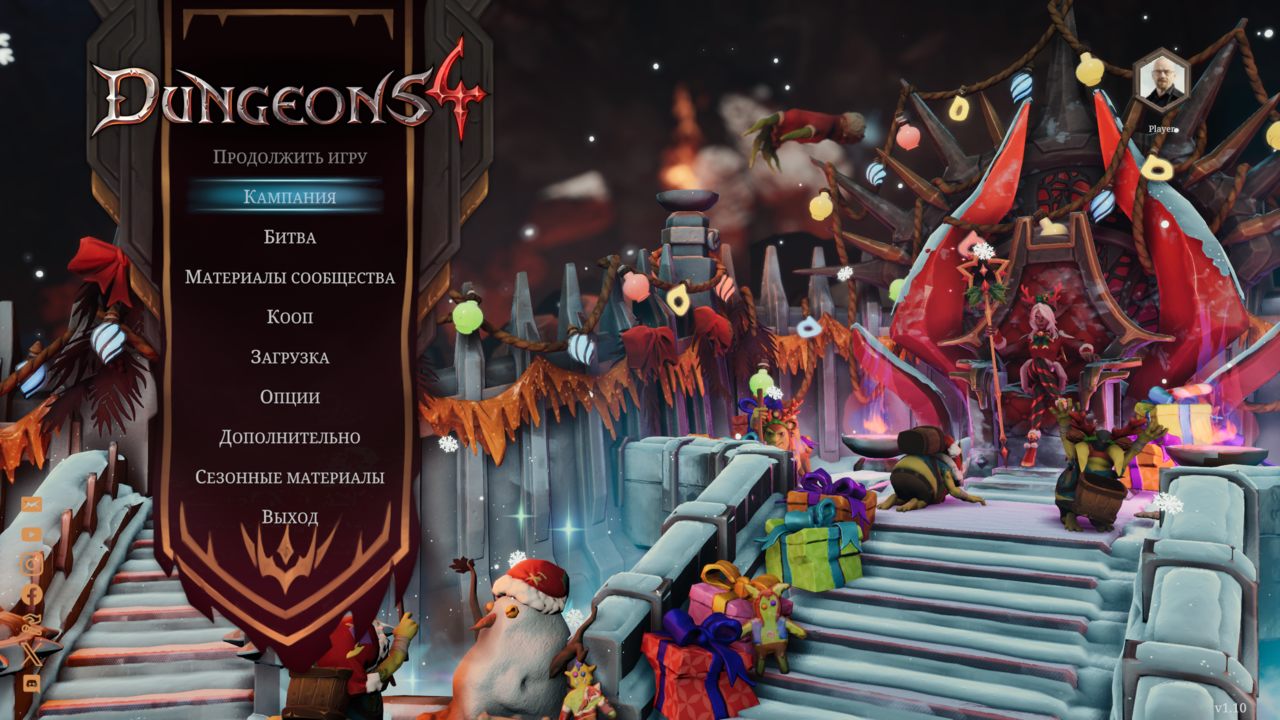
Task: Open the Facebook social link
Action: tap(32, 594)
